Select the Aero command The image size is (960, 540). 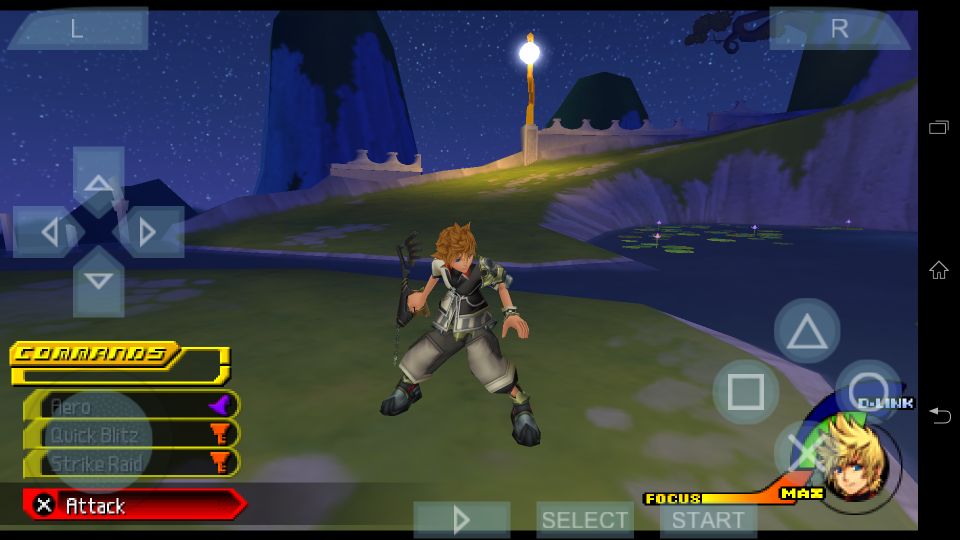tap(132, 406)
